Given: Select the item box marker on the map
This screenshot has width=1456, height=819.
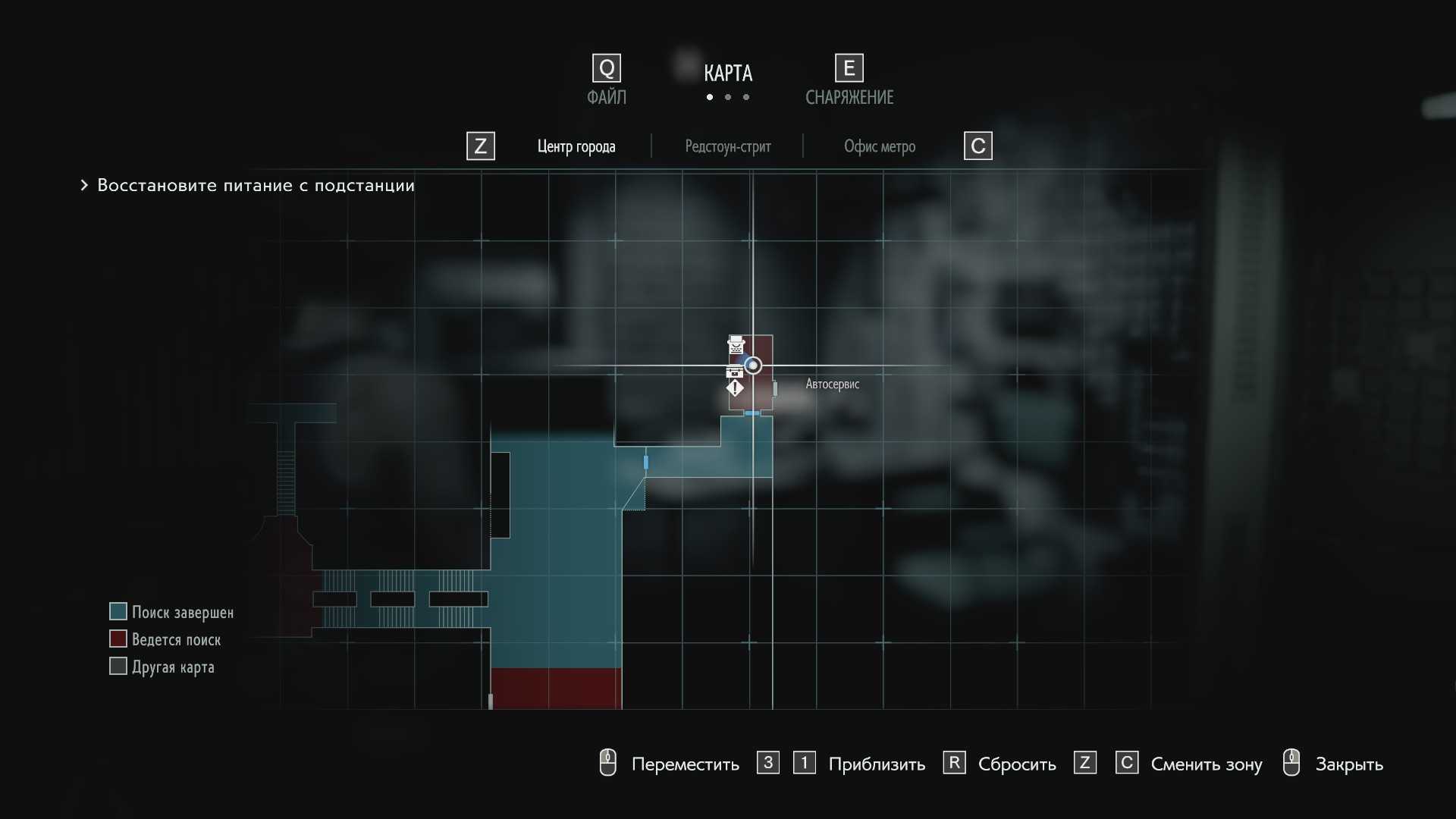Looking at the screenshot, I should point(734,372).
